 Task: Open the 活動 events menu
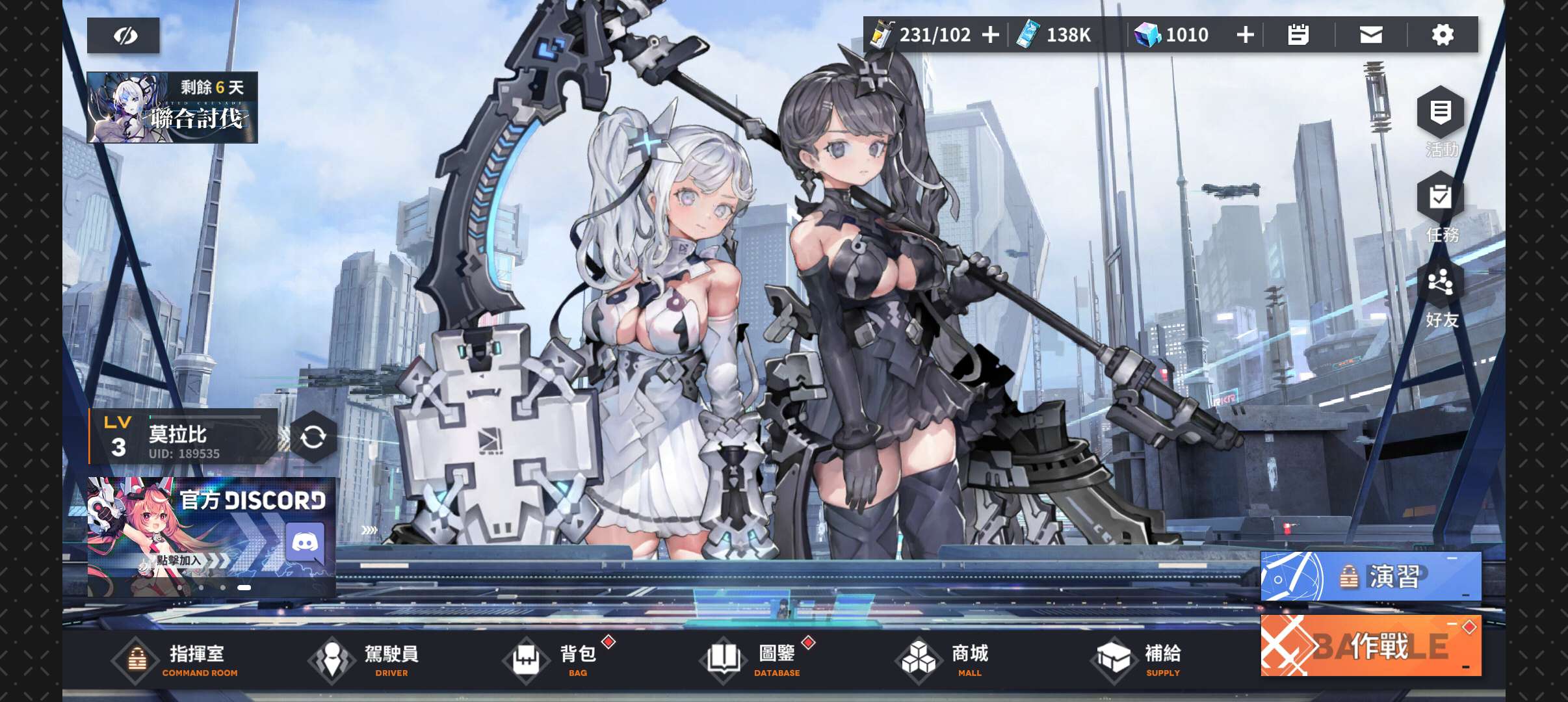(1441, 121)
